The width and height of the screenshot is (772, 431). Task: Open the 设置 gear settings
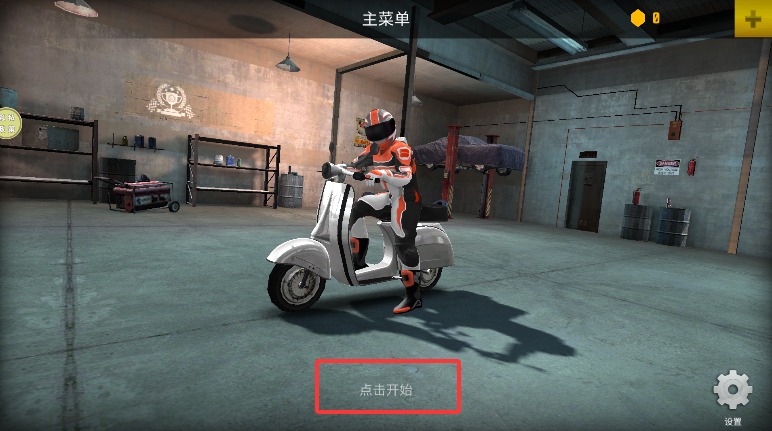[732, 391]
